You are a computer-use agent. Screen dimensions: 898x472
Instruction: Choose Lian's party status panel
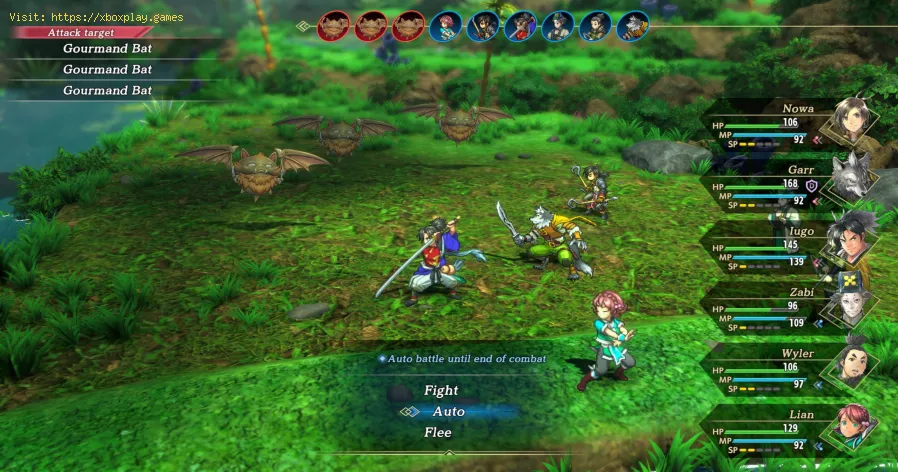[x=790, y=429]
